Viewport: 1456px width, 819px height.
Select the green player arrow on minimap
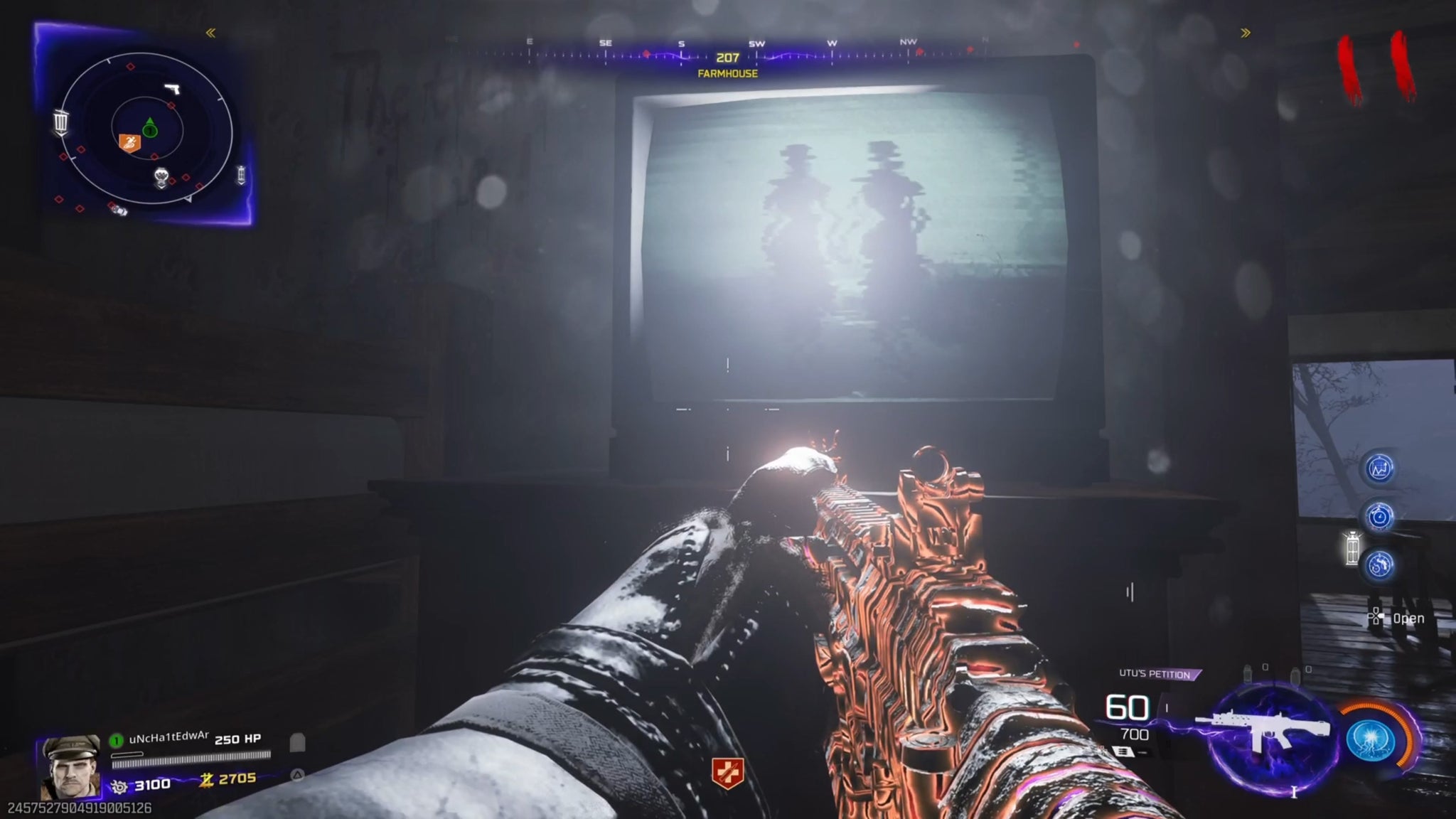click(149, 128)
